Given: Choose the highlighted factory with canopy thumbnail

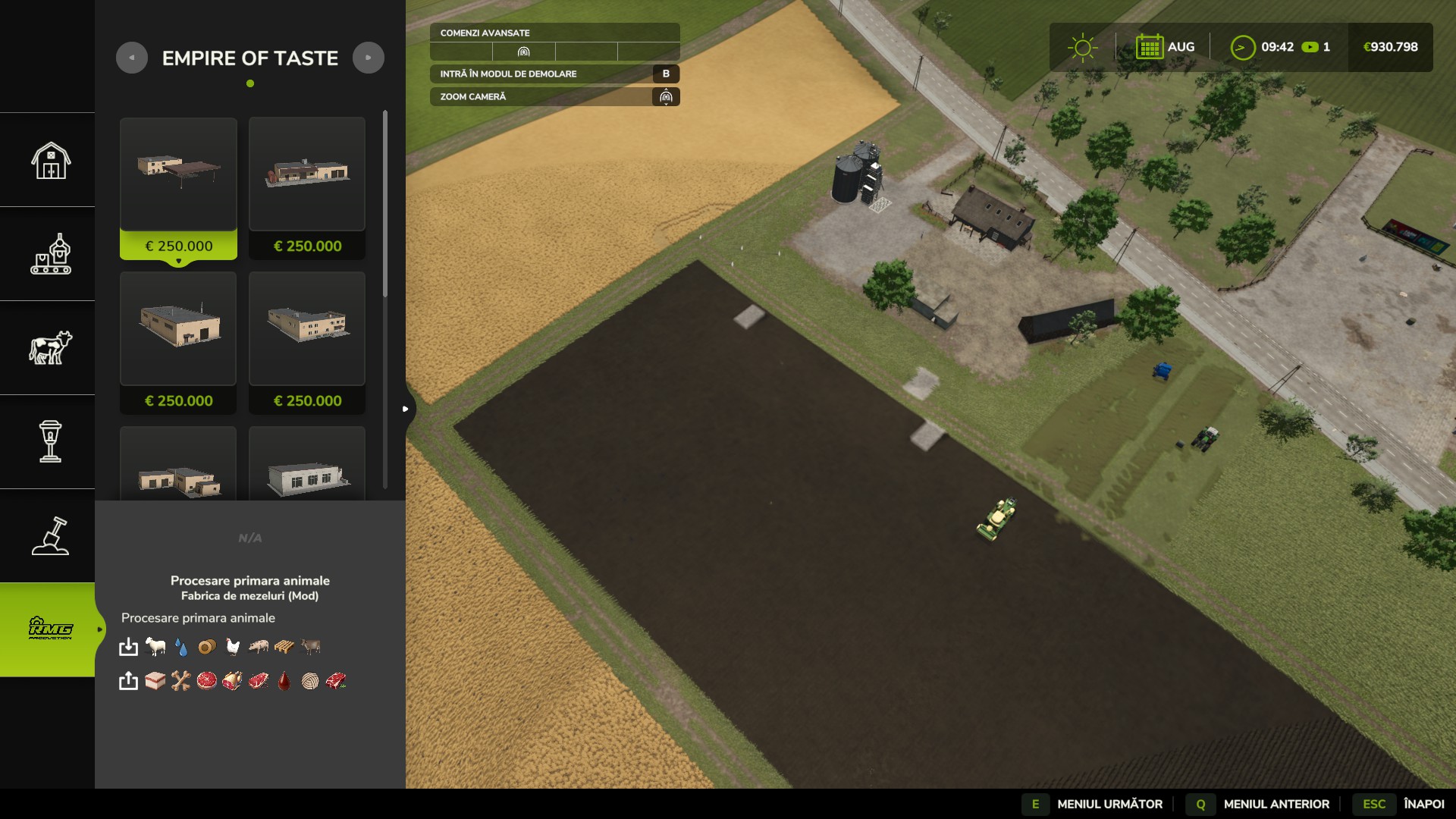Looking at the screenshot, I should pos(178,174).
